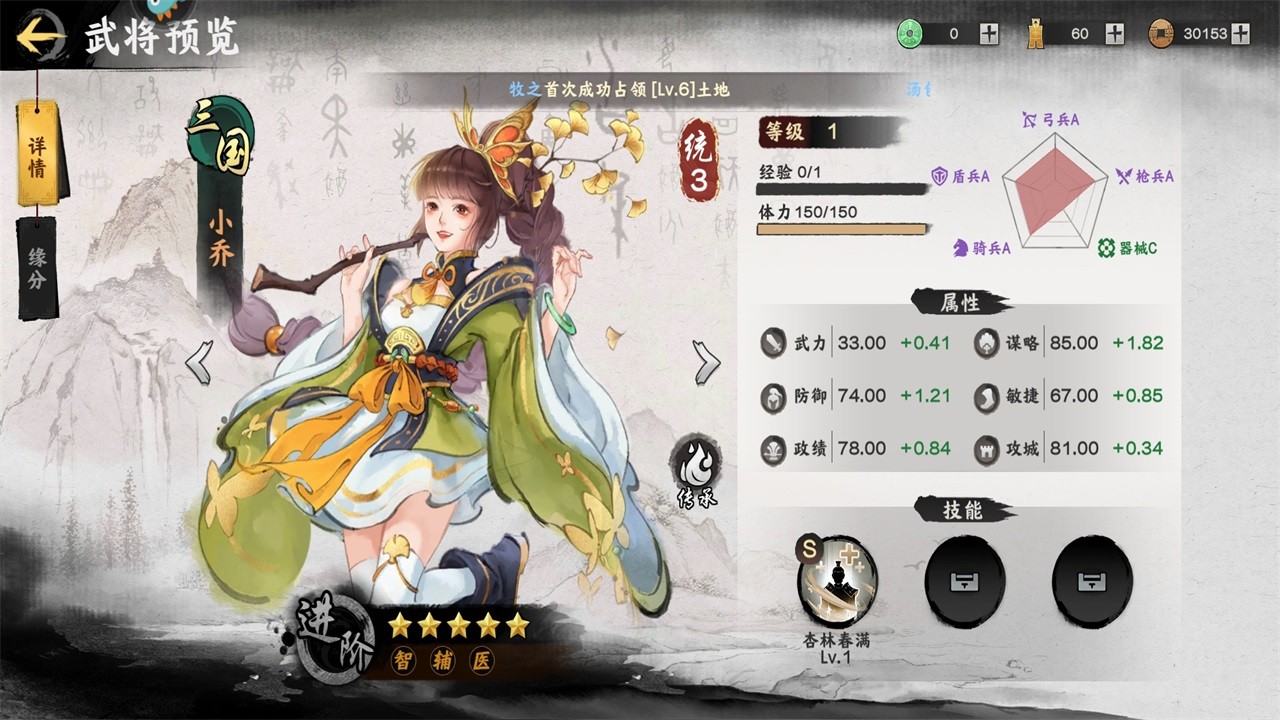Add more jade currency with plus button
Viewport: 1280px width, 720px height.
pos(989,34)
